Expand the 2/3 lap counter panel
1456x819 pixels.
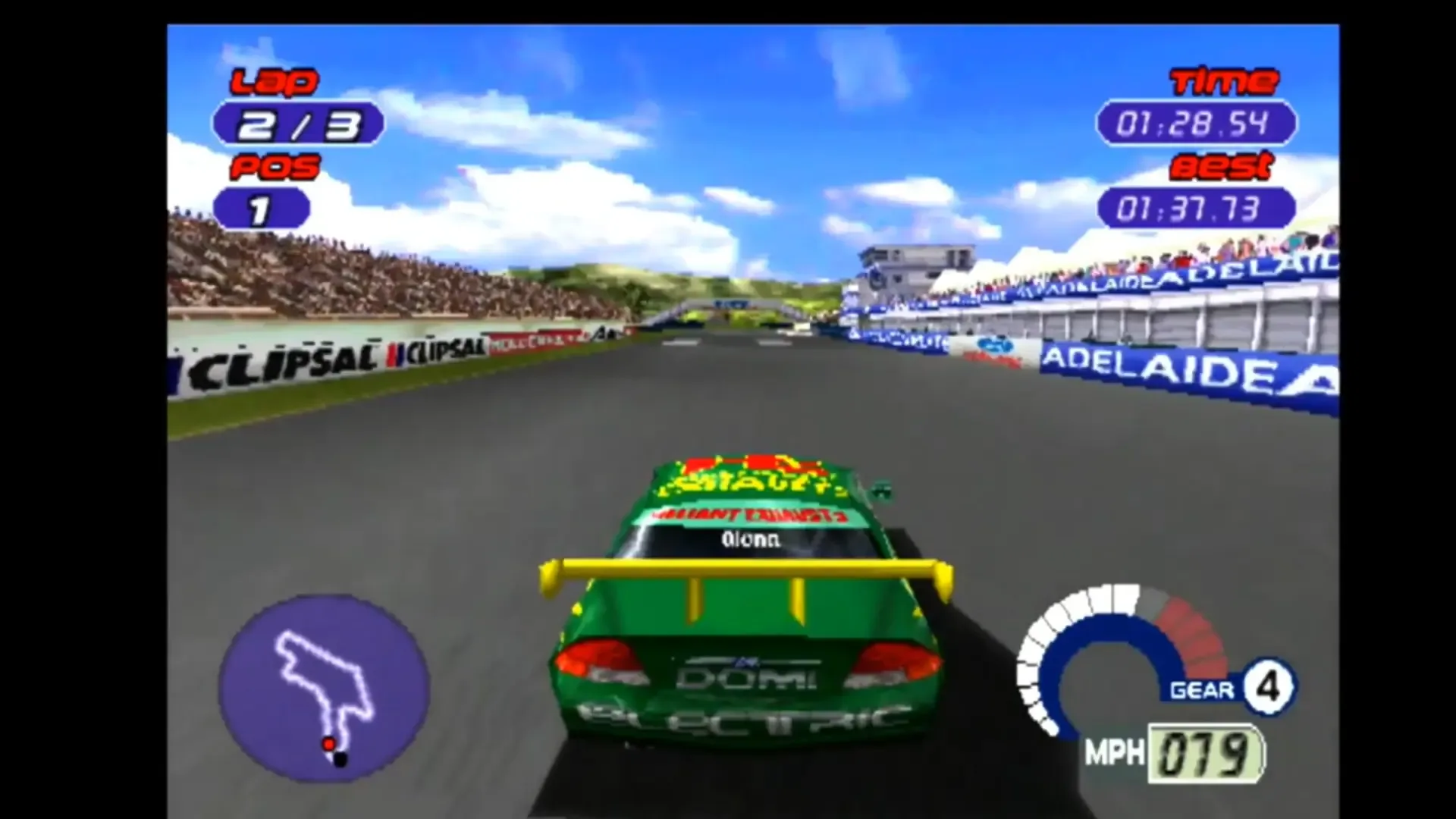point(298,124)
